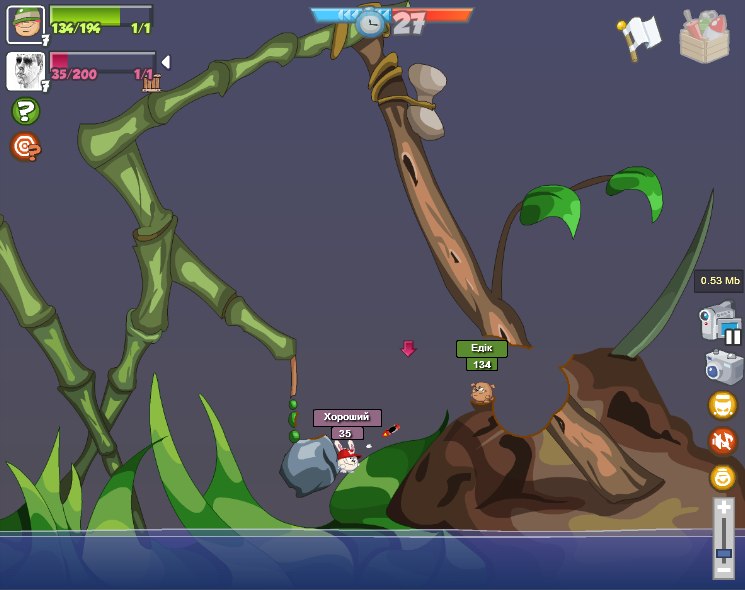Select the sketched face player avatar
Screen dimensions: 745x590
coord(25,70)
